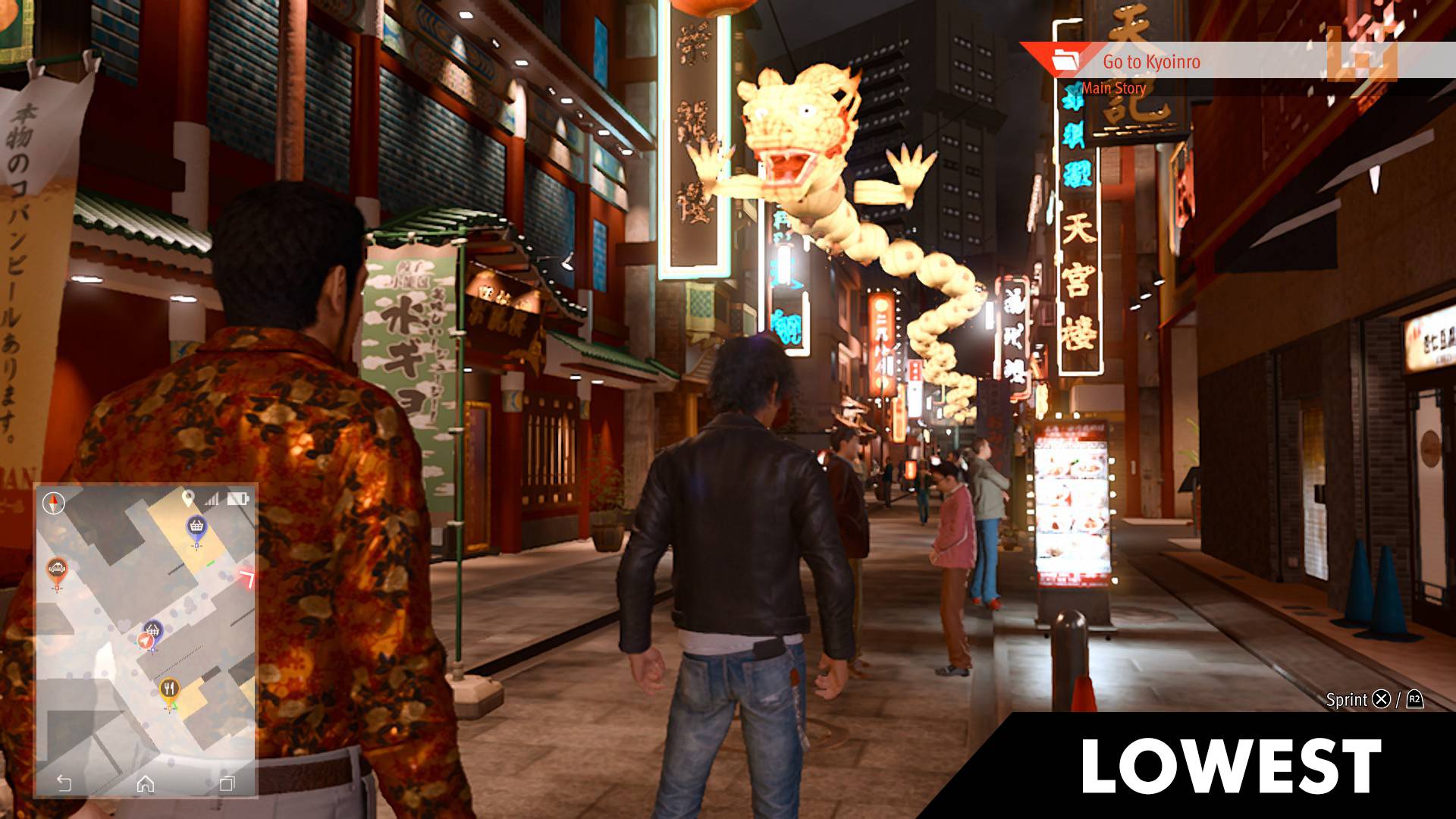Click the signal strength bars on the minimap

210,499
